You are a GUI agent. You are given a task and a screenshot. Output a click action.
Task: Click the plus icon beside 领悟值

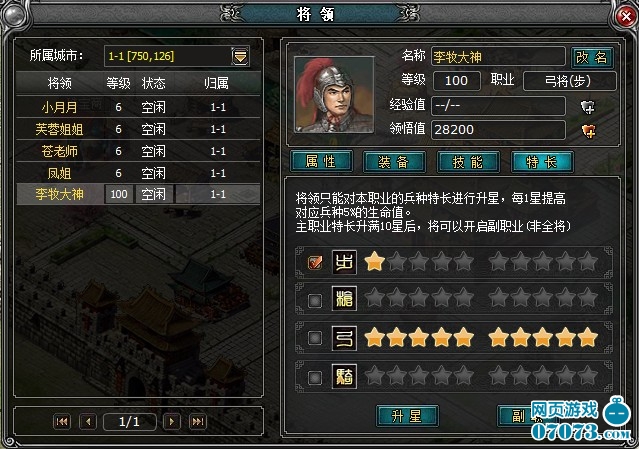(588, 129)
